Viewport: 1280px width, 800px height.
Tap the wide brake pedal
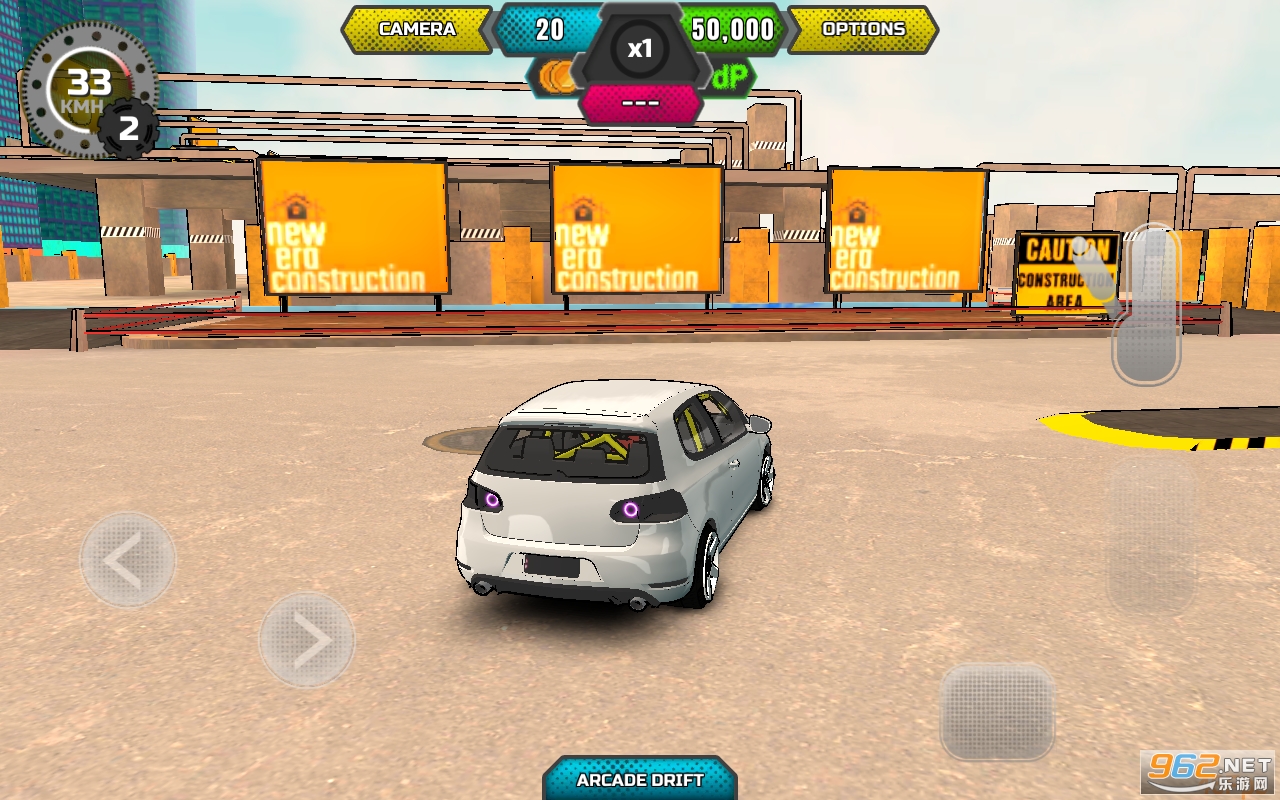point(997,712)
